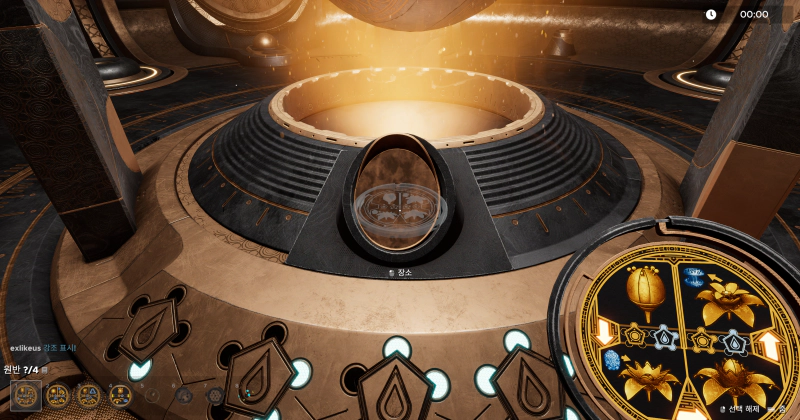Viewport: 800px width, 420px height.
Task: Select the honeycomb item in hotbar slot 7
Action: (215, 395)
